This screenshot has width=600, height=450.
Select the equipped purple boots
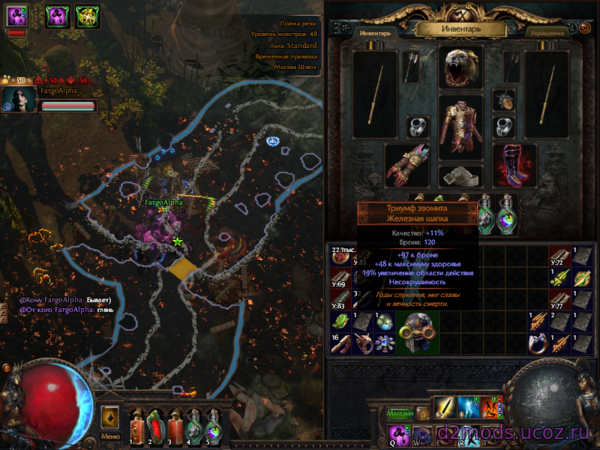[515, 163]
